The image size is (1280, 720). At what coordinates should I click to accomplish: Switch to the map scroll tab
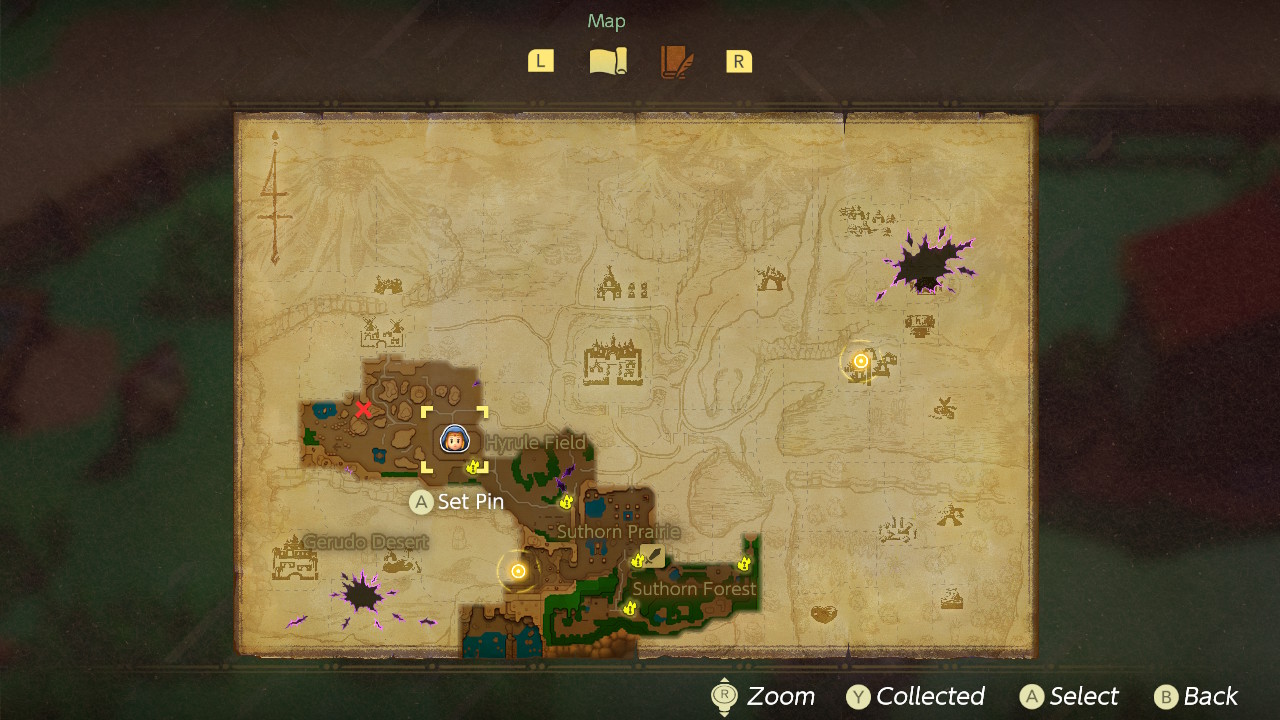(x=608, y=62)
